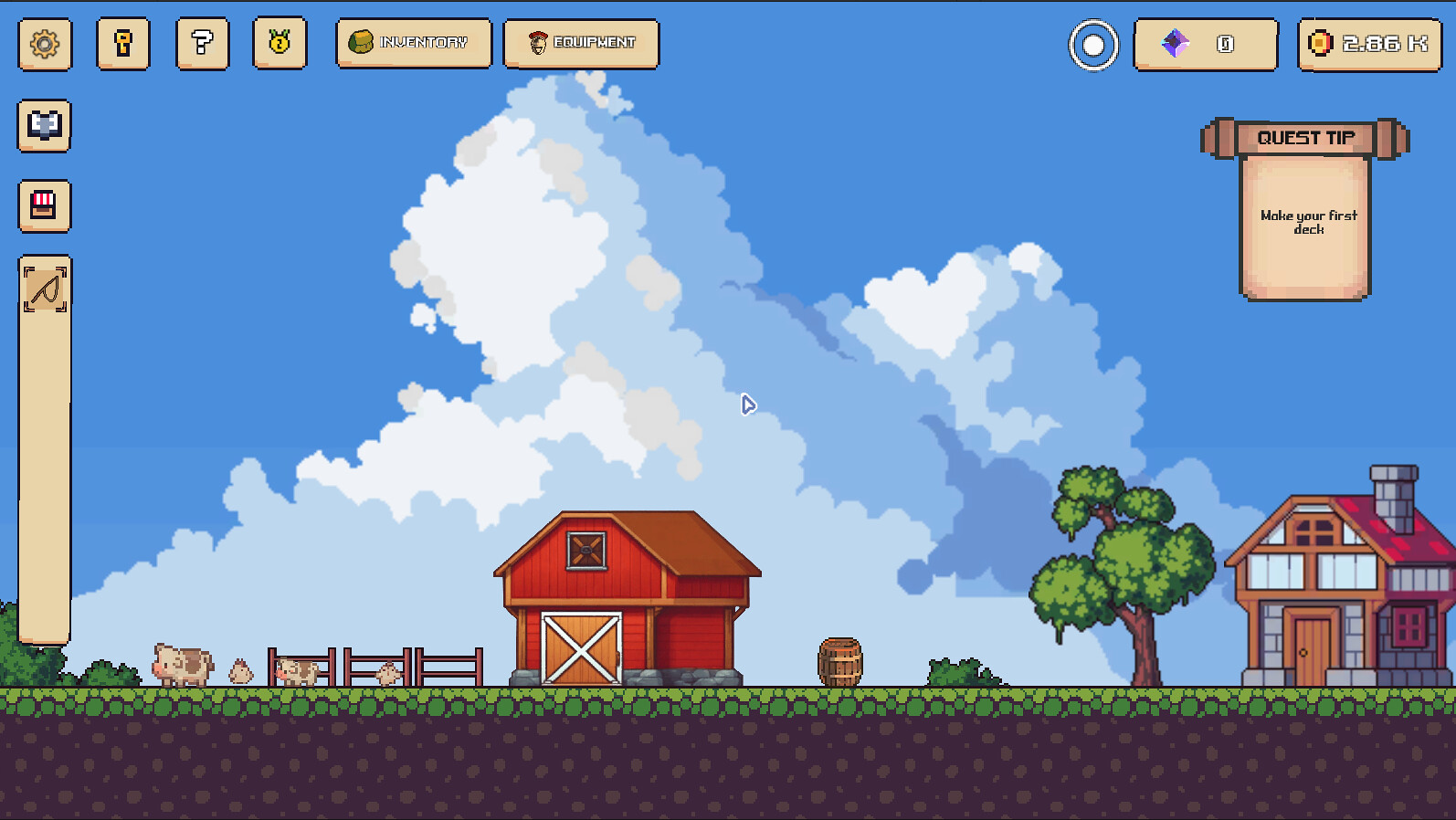Click the purple gem counter
Viewport: 1456px width, 820px height.
pyautogui.click(x=1204, y=44)
